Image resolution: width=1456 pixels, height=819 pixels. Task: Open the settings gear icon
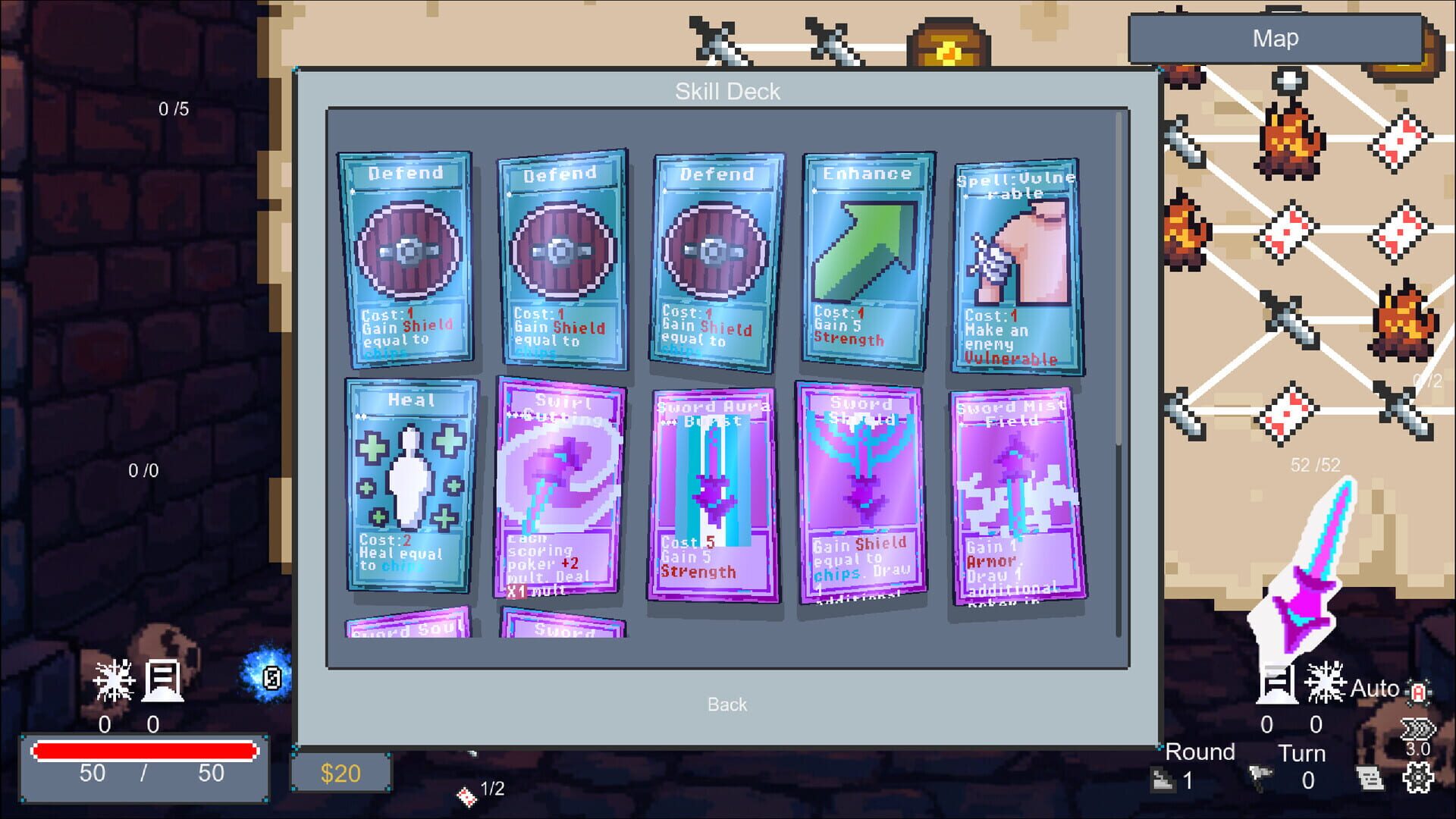[x=1417, y=777]
